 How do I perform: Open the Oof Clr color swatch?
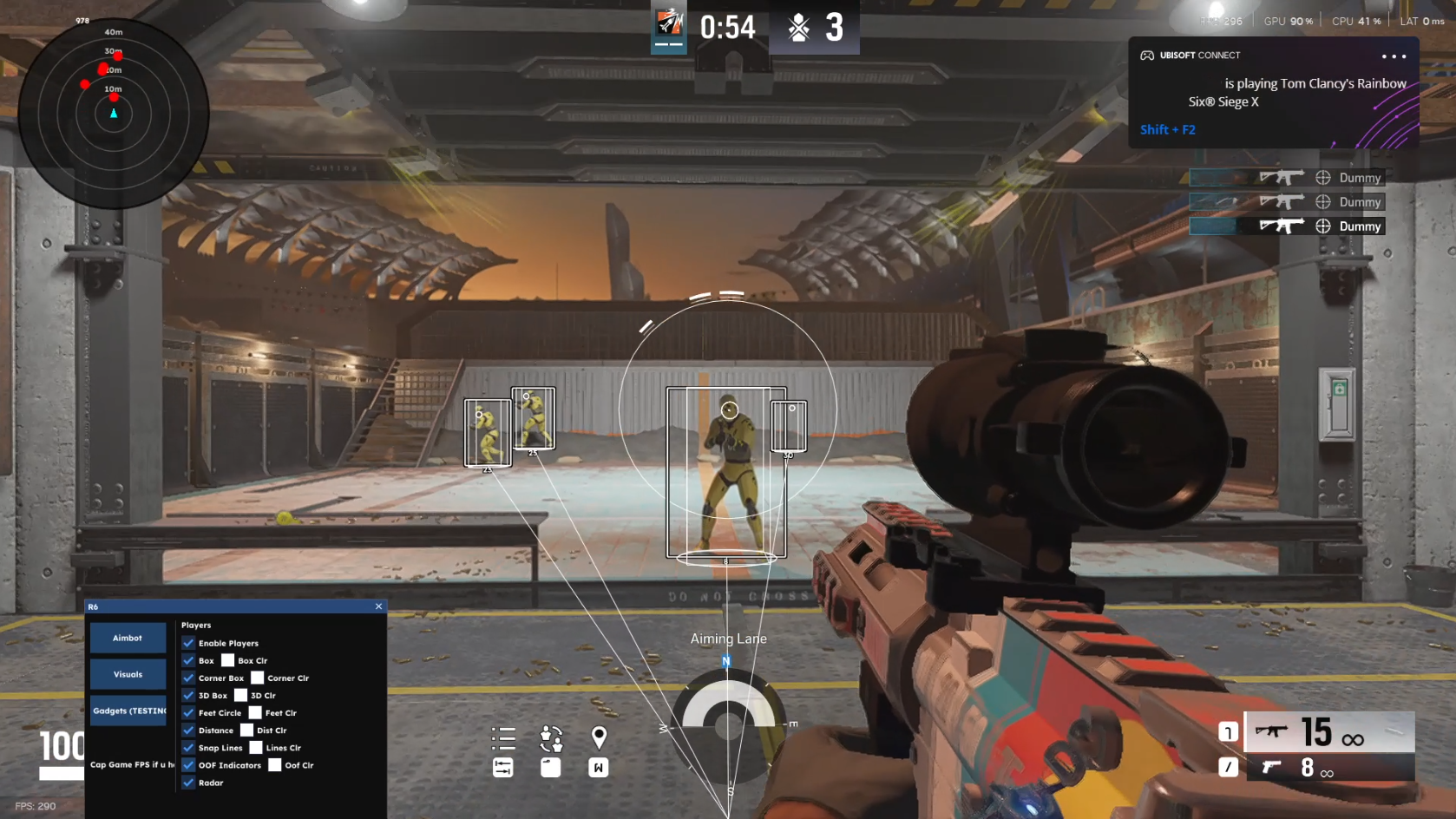point(275,764)
